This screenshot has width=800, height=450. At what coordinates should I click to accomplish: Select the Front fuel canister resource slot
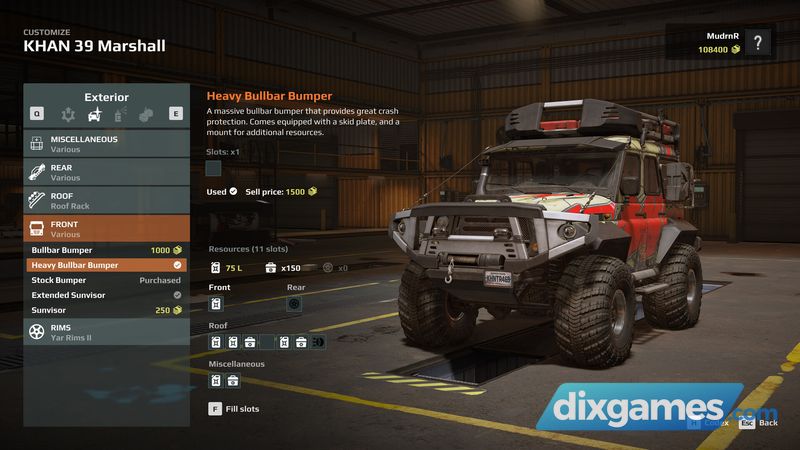coord(216,303)
